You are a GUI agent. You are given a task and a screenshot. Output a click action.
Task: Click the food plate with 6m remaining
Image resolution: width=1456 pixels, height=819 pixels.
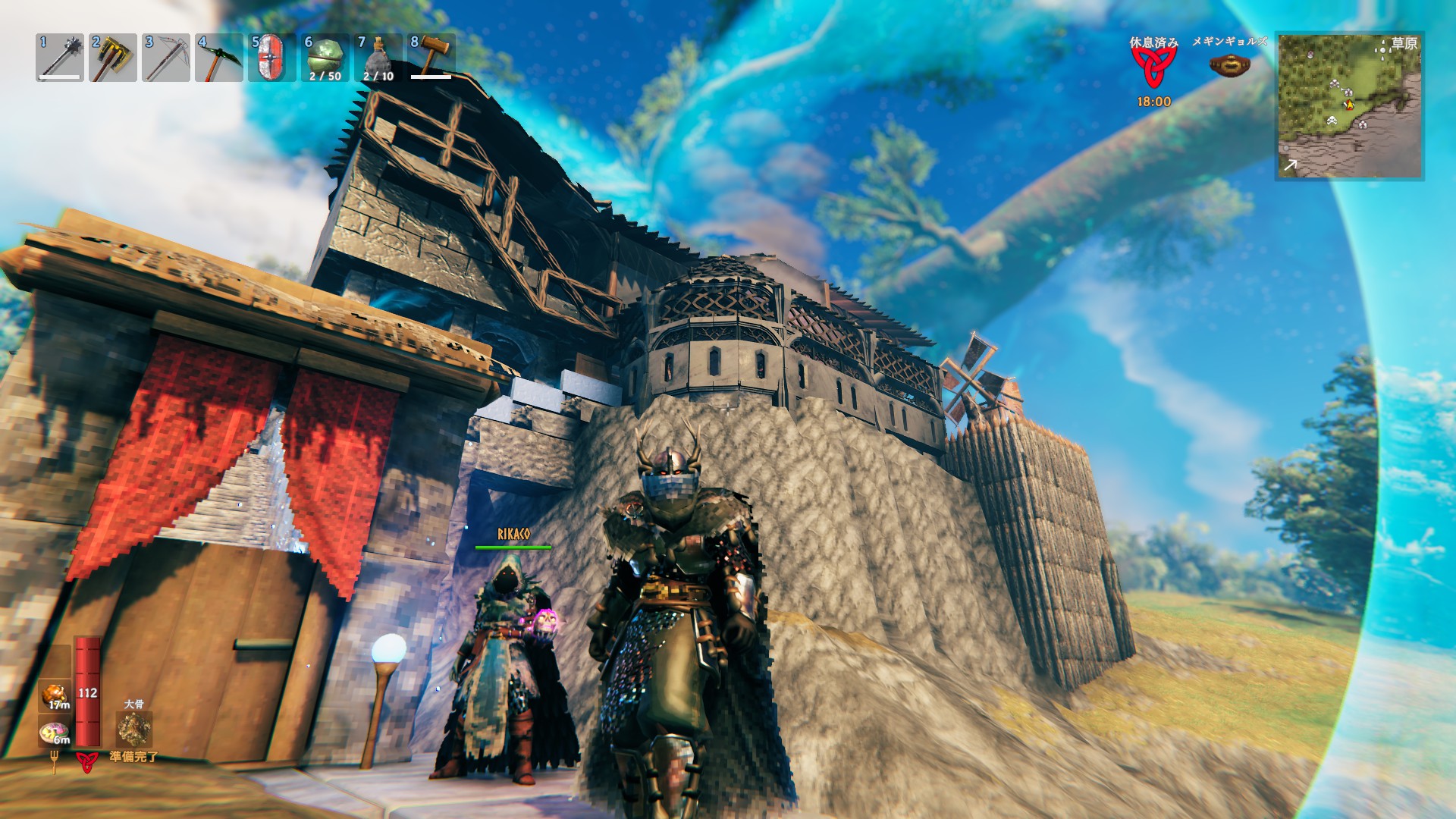[x=55, y=733]
